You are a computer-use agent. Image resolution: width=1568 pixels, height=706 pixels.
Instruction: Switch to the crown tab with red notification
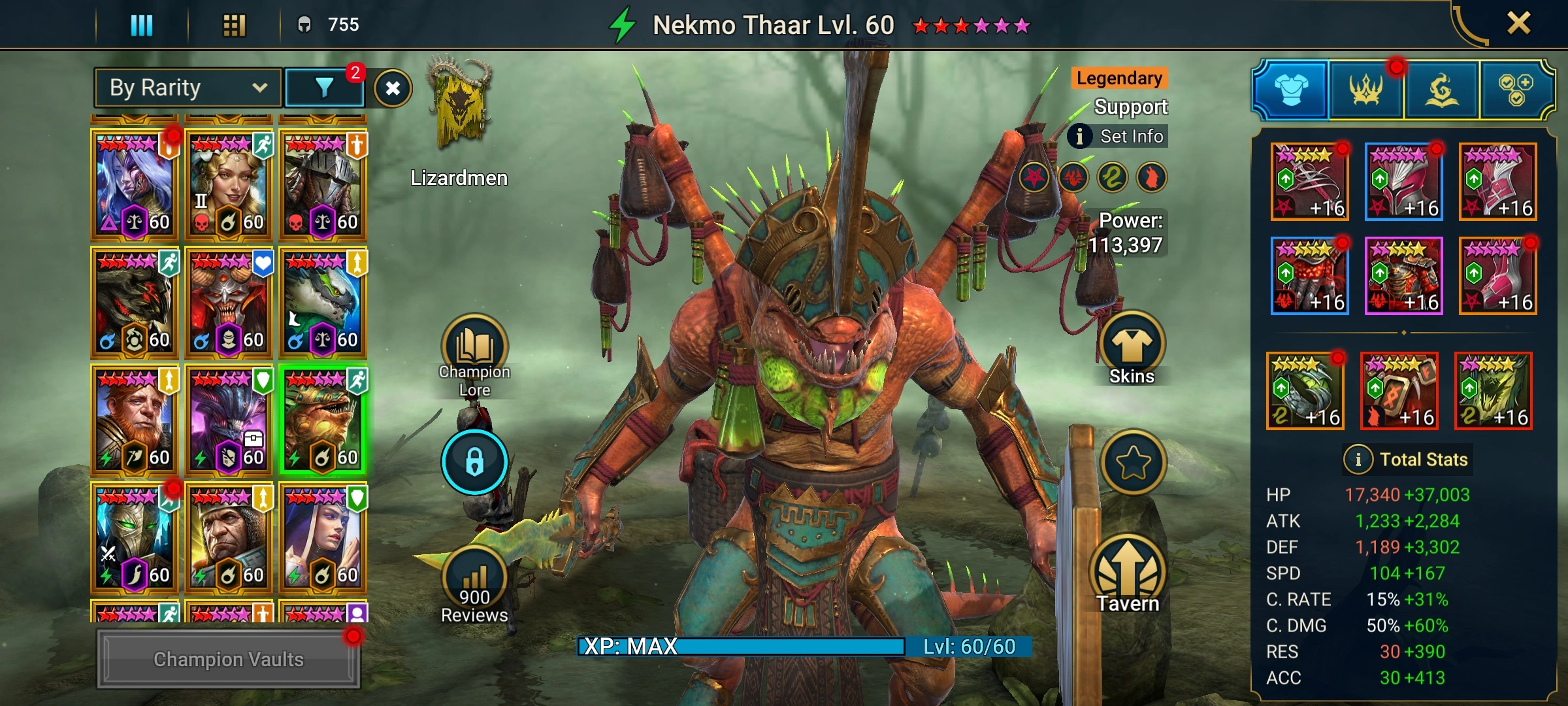(x=1365, y=90)
